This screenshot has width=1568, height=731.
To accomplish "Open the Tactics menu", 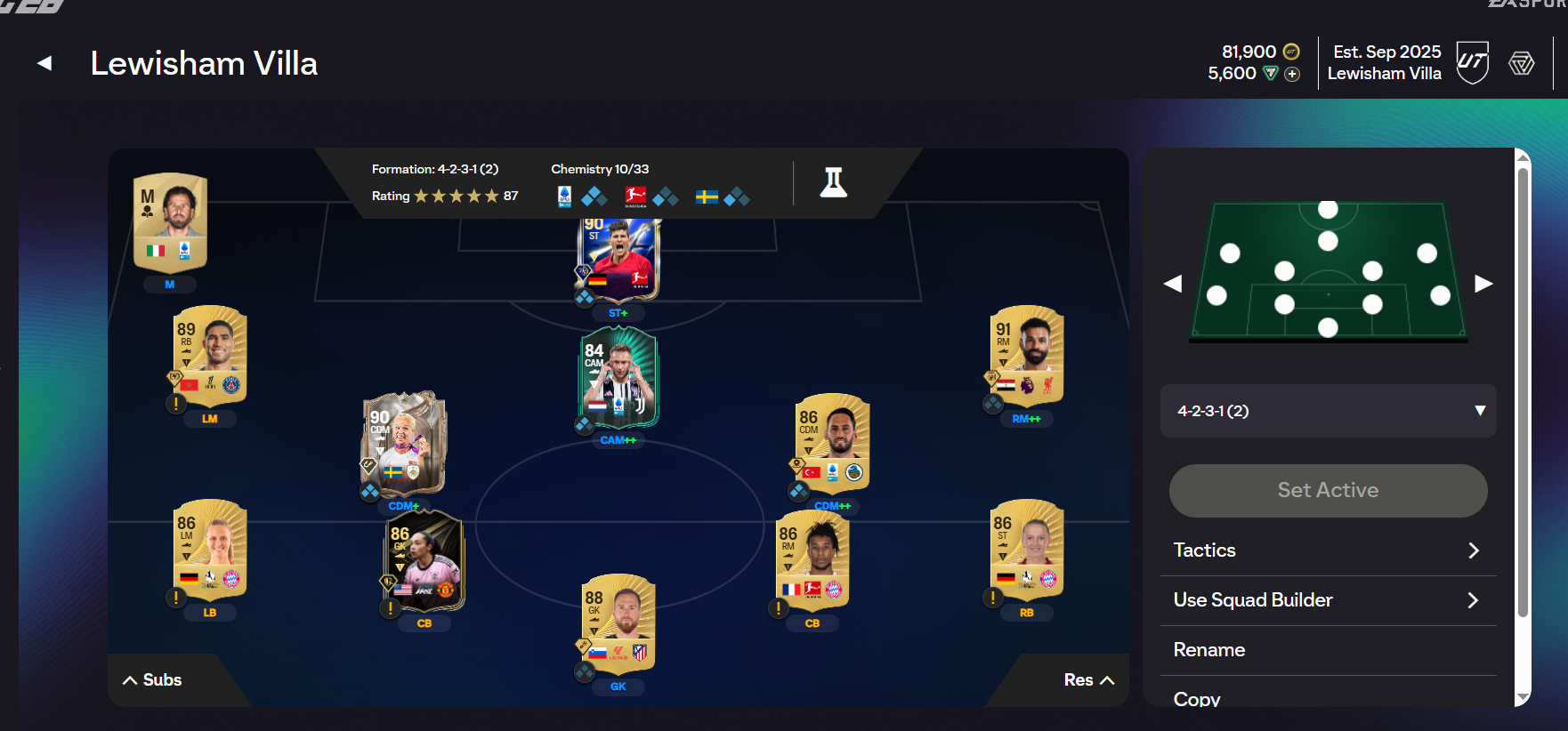I will pos(1328,550).
